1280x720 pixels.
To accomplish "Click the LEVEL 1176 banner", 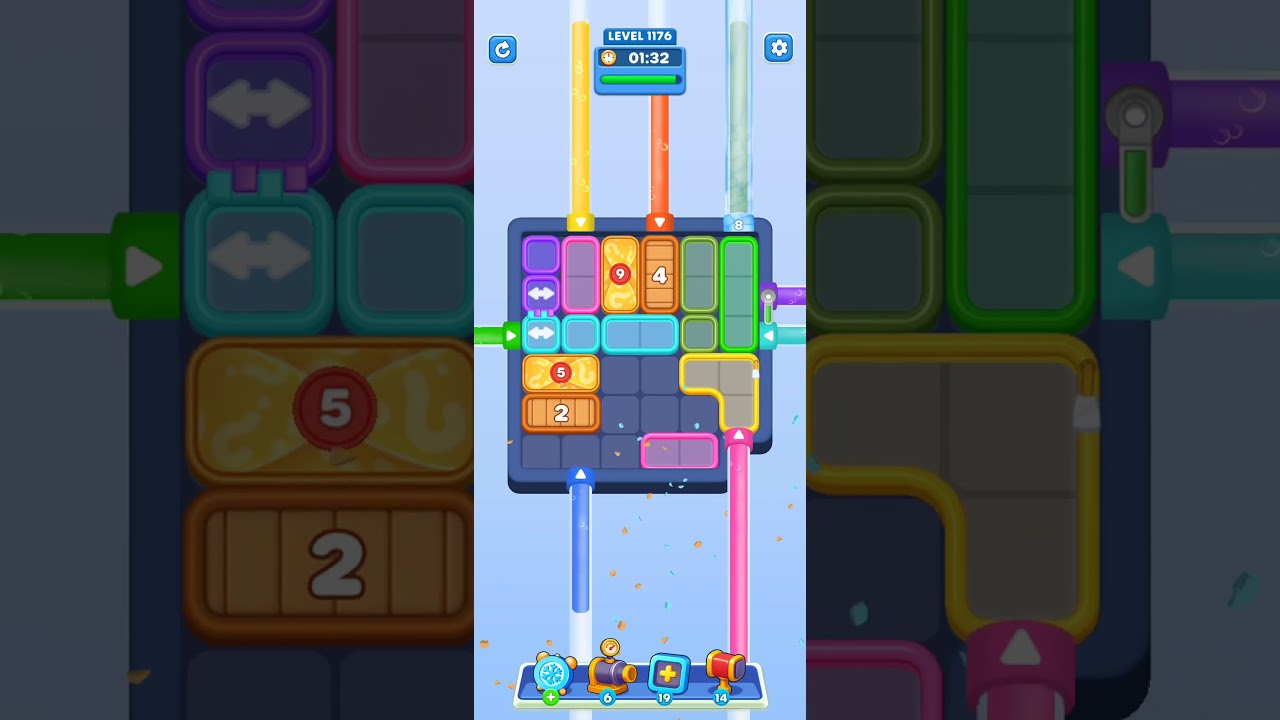I will pyautogui.click(x=639, y=36).
